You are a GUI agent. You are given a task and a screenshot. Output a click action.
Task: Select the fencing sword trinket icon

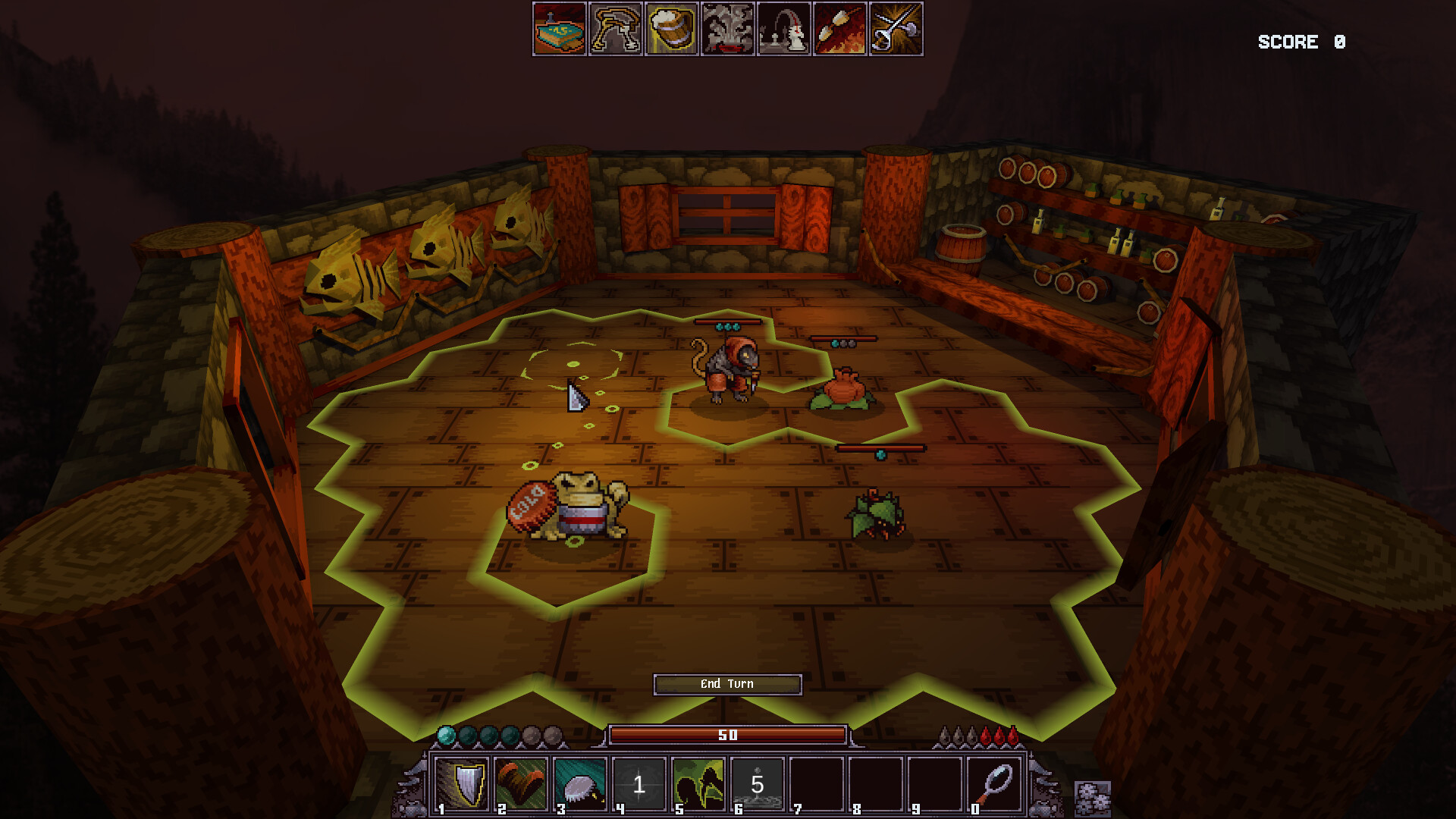click(896, 32)
